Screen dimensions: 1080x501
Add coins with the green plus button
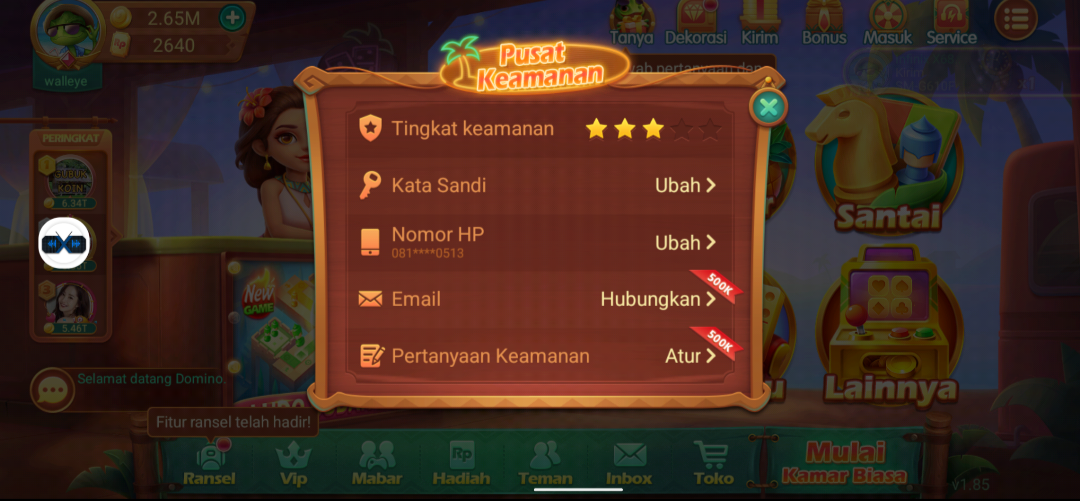231,17
